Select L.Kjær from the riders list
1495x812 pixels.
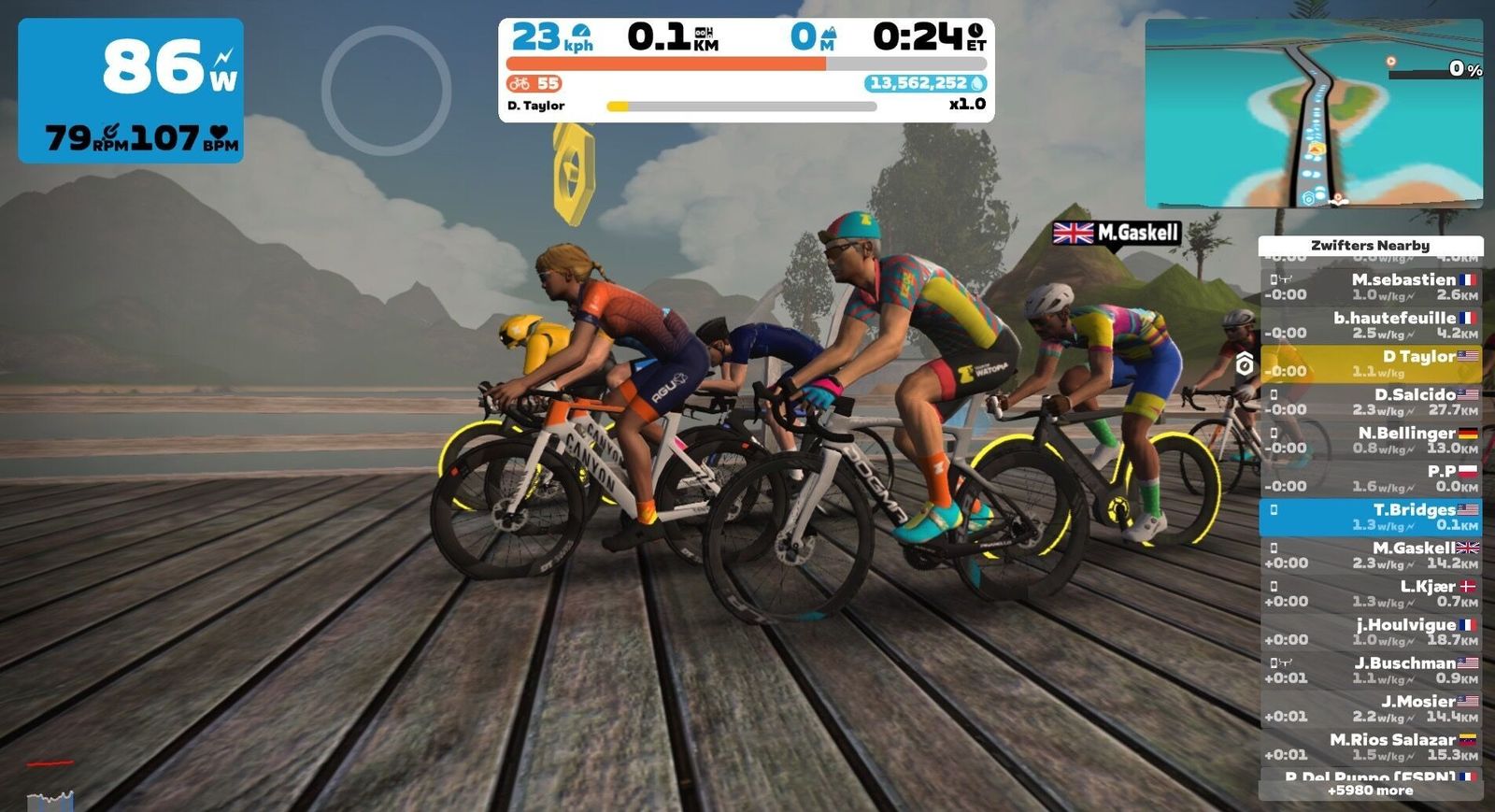pyautogui.click(x=1370, y=593)
